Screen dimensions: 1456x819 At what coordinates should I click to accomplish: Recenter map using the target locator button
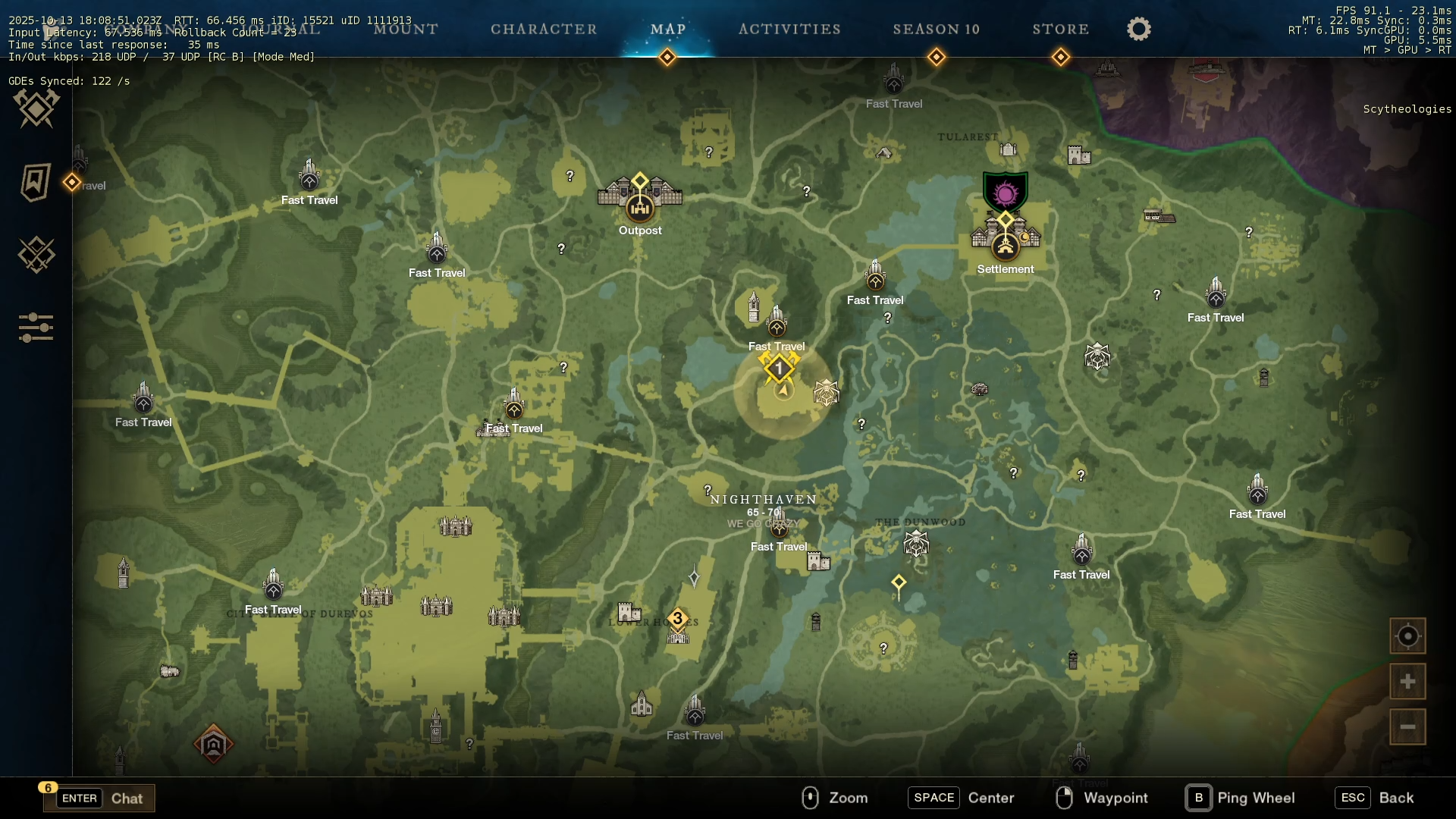tap(1407, 636)
